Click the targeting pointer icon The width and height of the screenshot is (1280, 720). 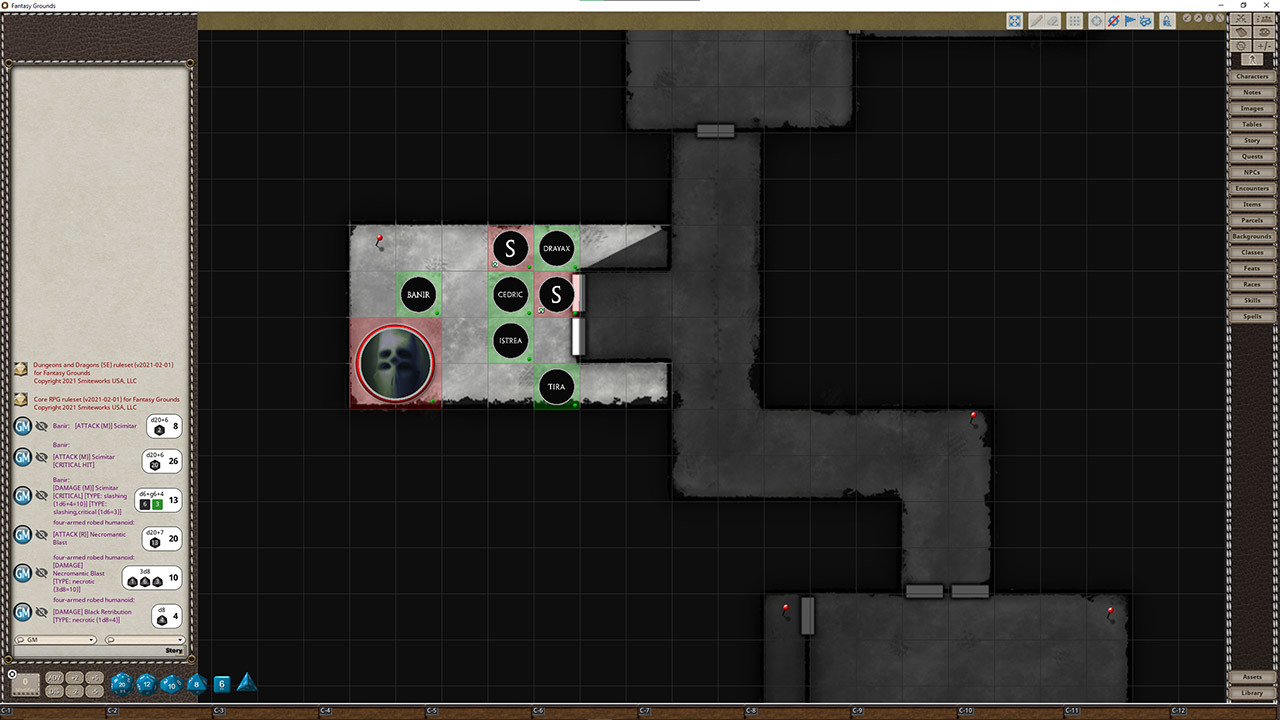[x=1096, y=20]
